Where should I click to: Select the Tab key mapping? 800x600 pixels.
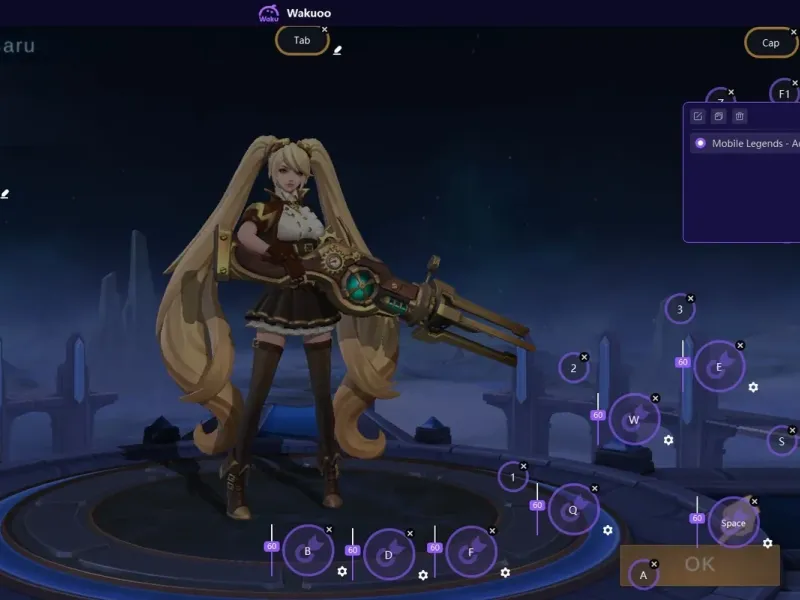302,41
